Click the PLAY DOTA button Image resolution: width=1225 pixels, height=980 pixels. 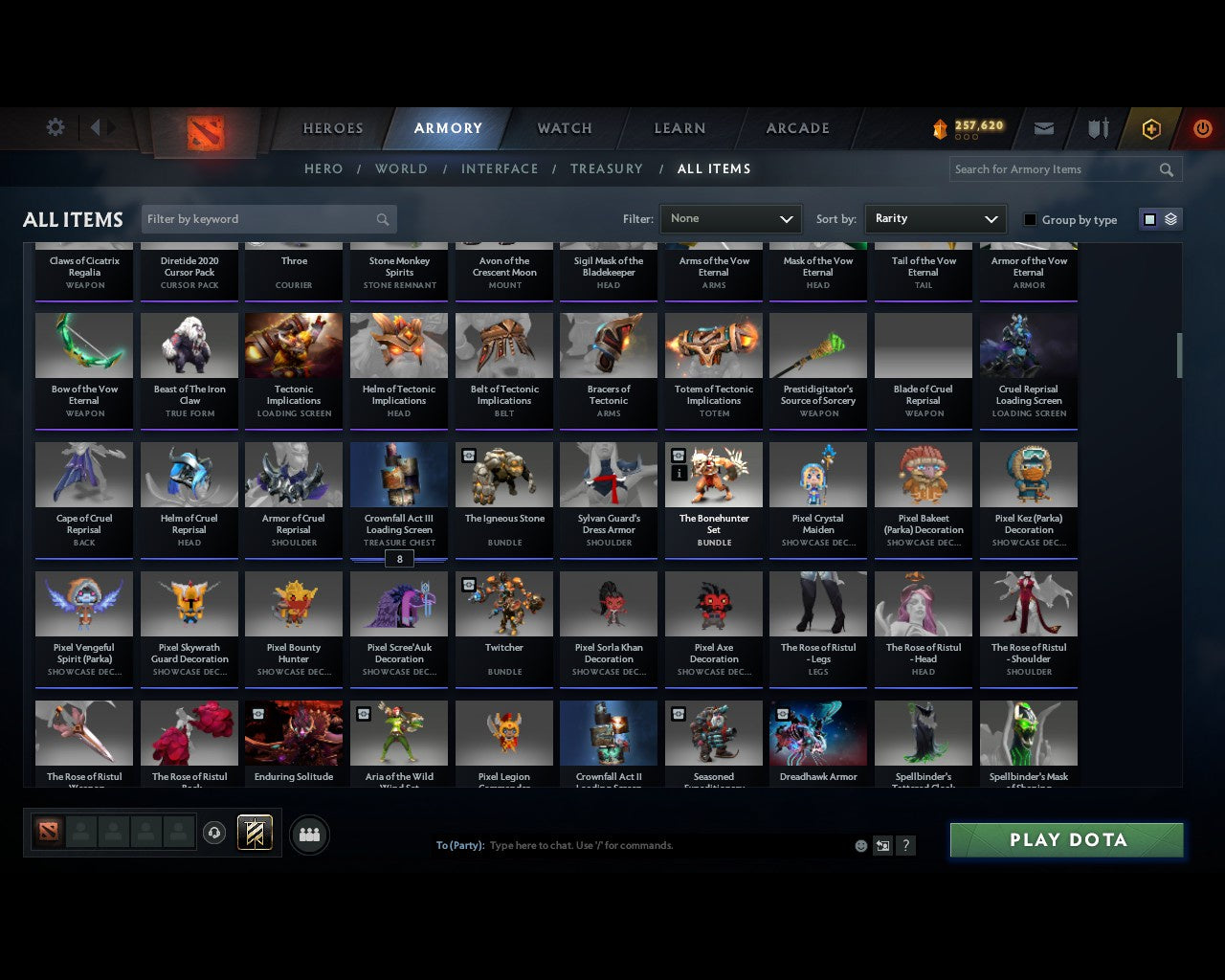[1066, 839]
